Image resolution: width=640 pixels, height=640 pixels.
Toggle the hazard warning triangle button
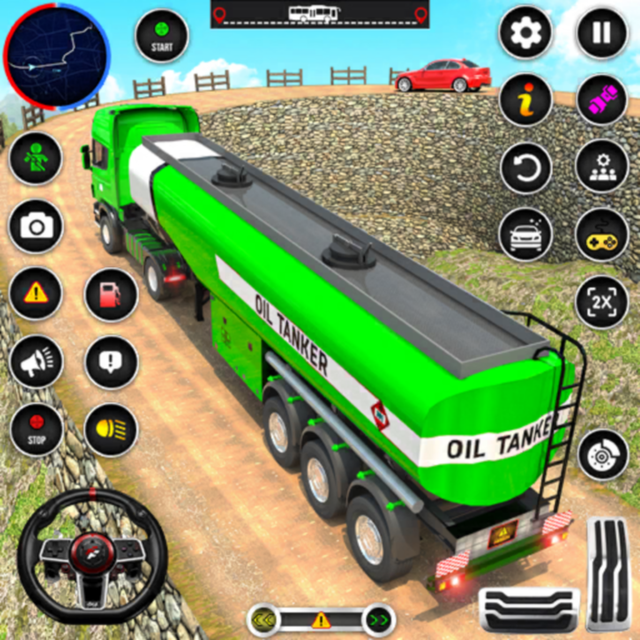pos(36,293)
